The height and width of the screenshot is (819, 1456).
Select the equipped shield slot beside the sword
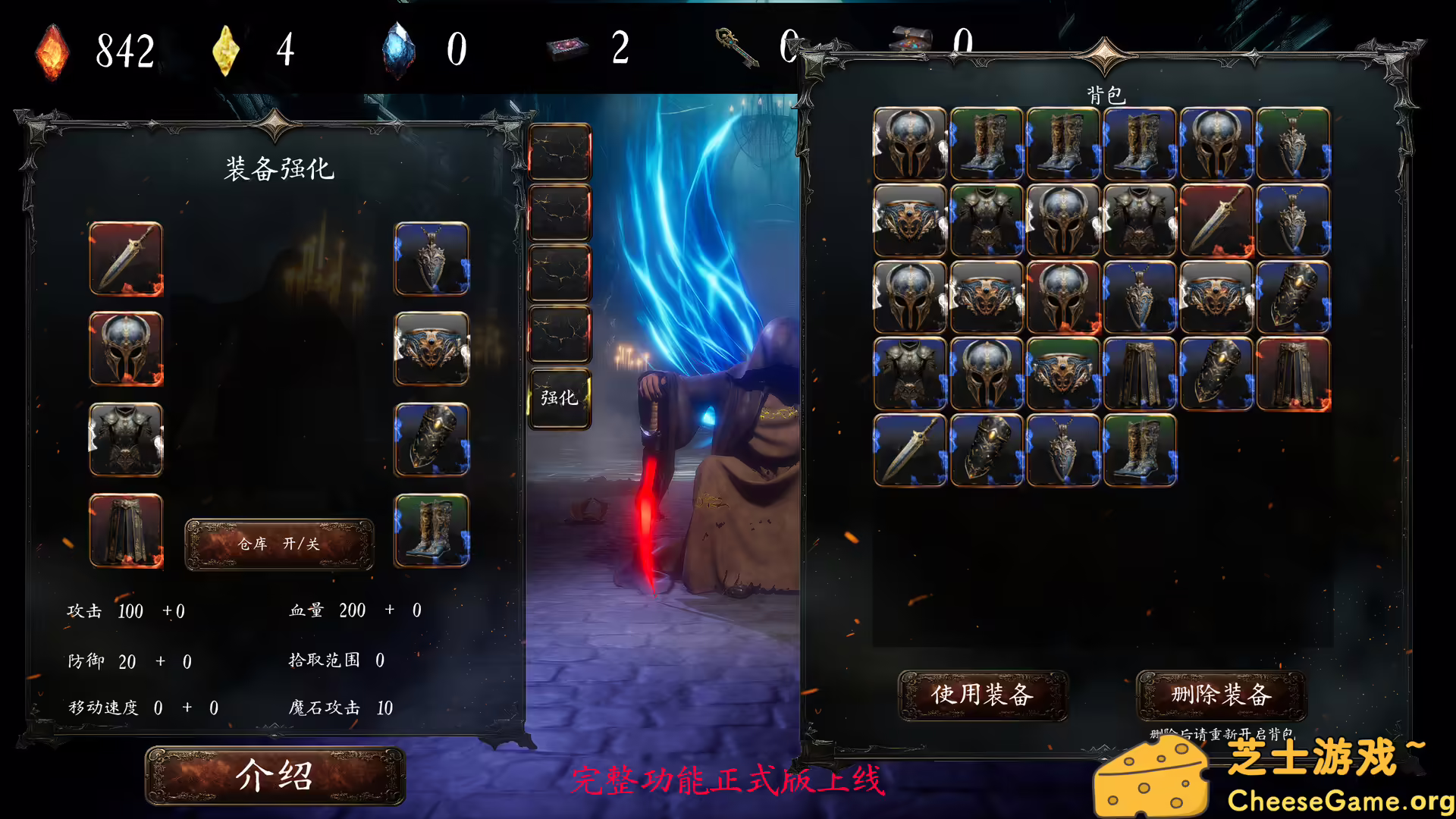(431, 260)
